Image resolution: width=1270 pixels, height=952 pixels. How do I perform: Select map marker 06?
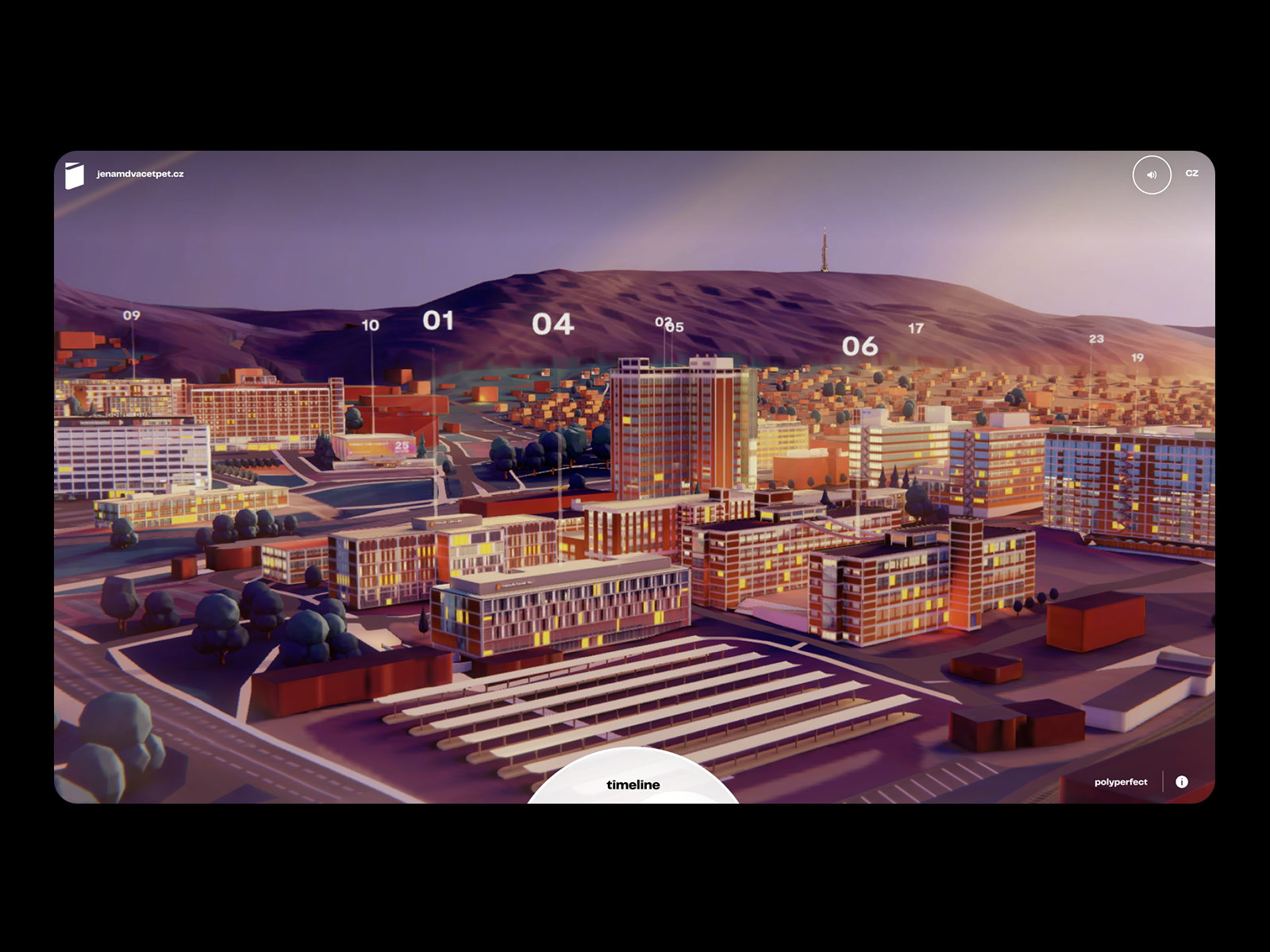[x=860, y=346]
